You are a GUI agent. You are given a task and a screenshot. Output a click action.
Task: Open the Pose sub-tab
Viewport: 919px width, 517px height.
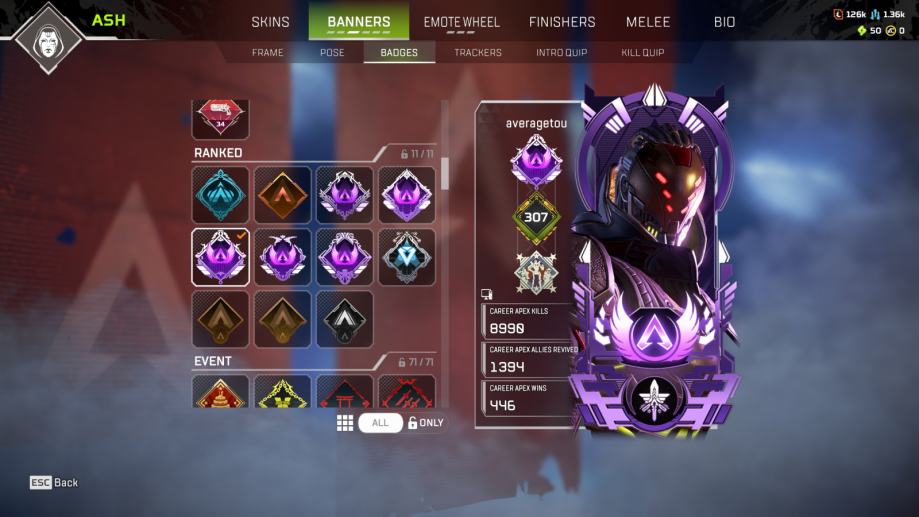point(332,52)
